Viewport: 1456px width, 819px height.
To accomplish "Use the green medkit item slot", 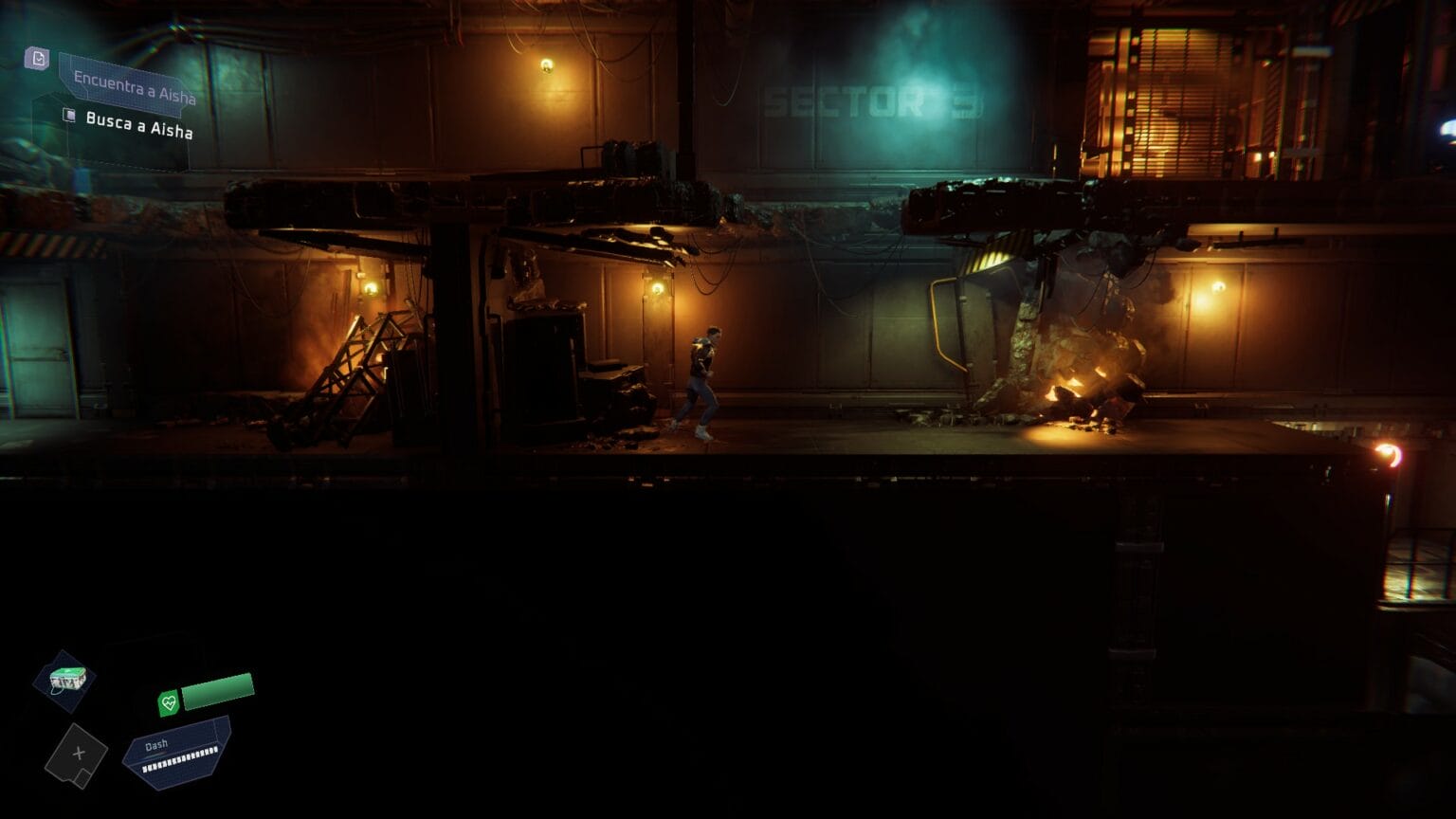I will click(66, 679).
